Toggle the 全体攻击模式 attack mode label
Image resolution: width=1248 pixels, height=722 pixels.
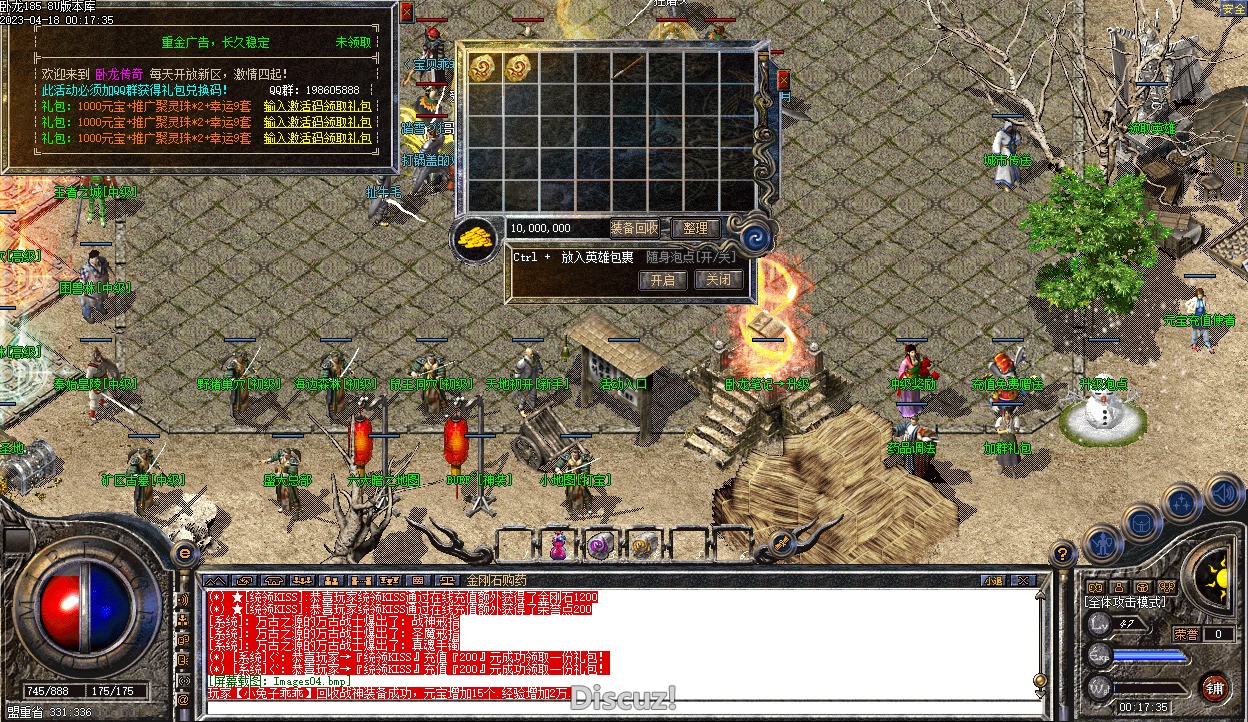coord(1127,603)
